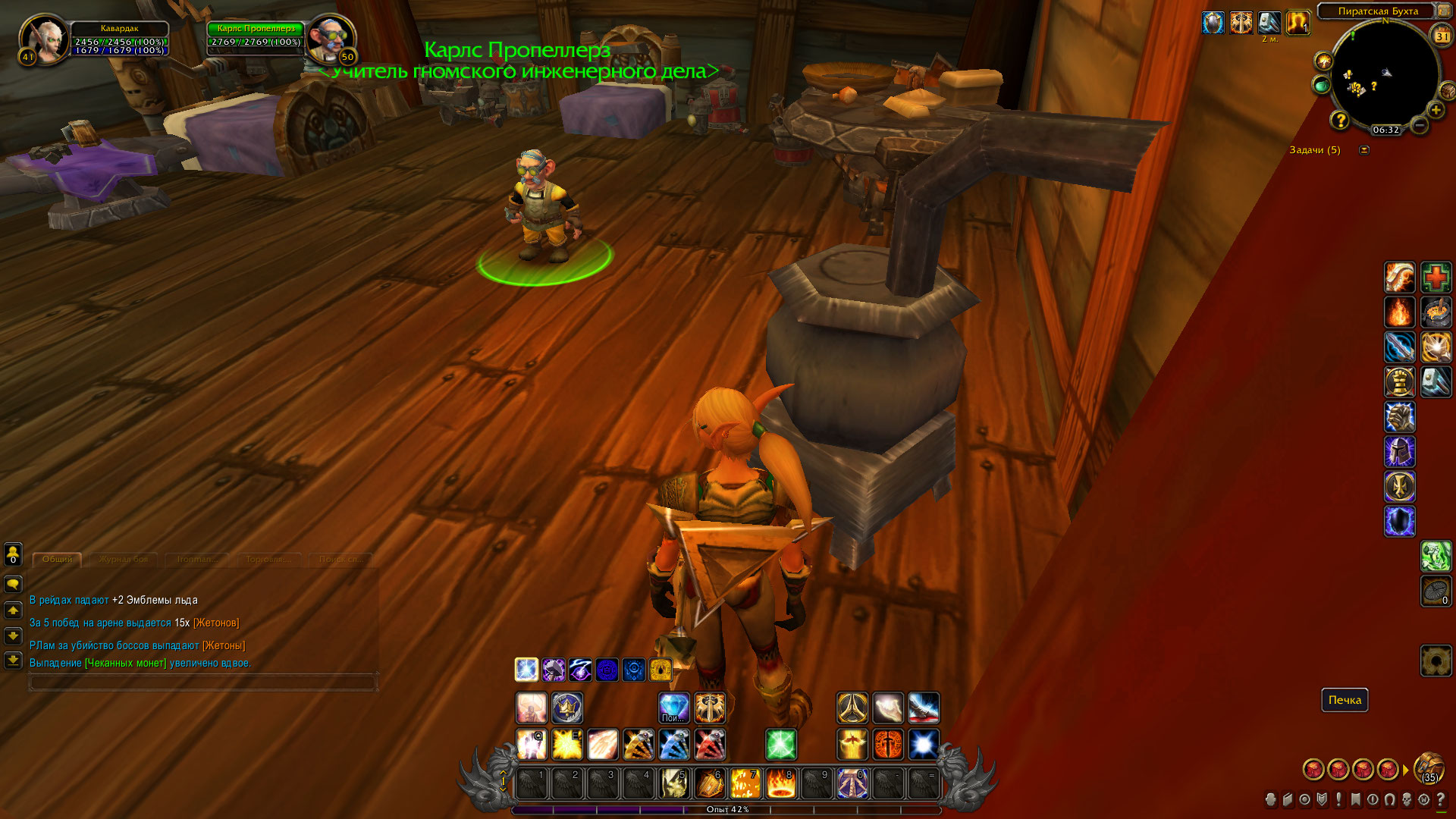Open the chat menu speech bubble button

click(13, 584)
